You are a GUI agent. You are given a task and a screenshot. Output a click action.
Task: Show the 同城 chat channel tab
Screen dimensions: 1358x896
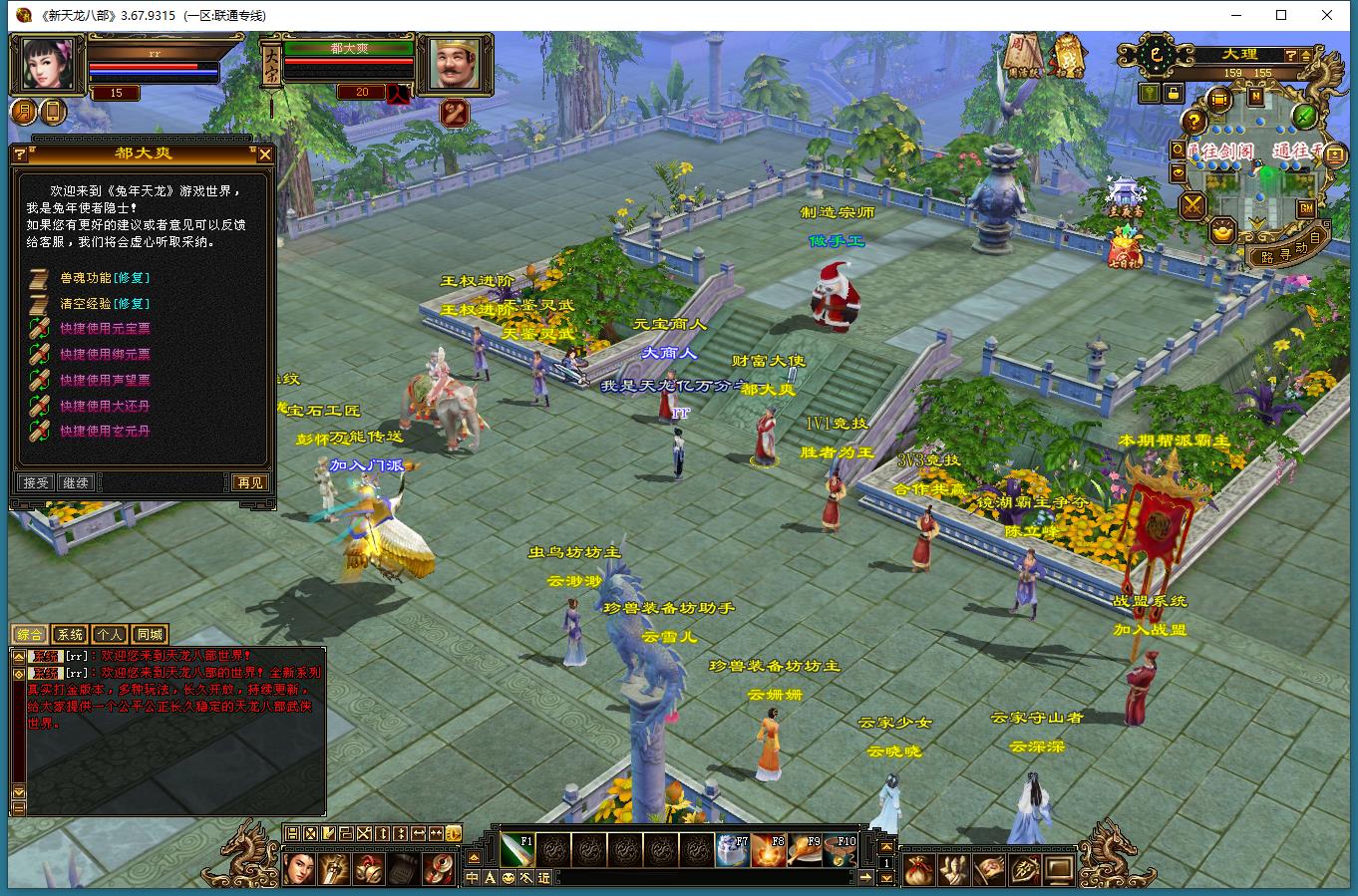click(150, 634)
